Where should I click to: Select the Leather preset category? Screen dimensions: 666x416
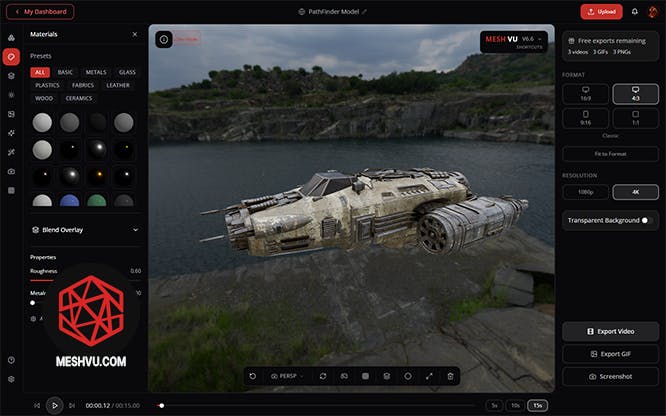pyautogui.click(x=118, y=85)
